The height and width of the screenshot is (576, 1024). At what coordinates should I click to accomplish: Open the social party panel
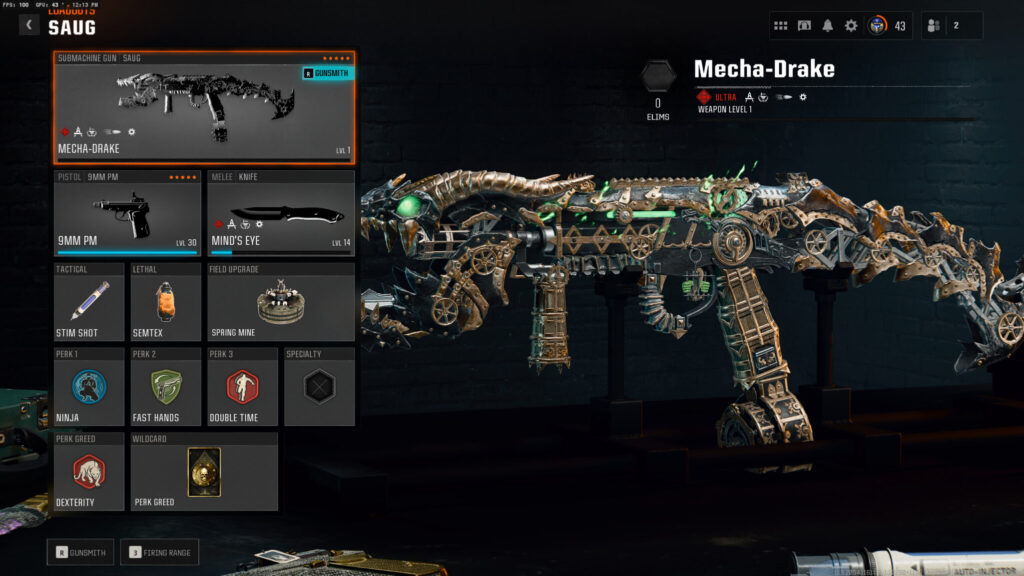click(x=951, y=26)
